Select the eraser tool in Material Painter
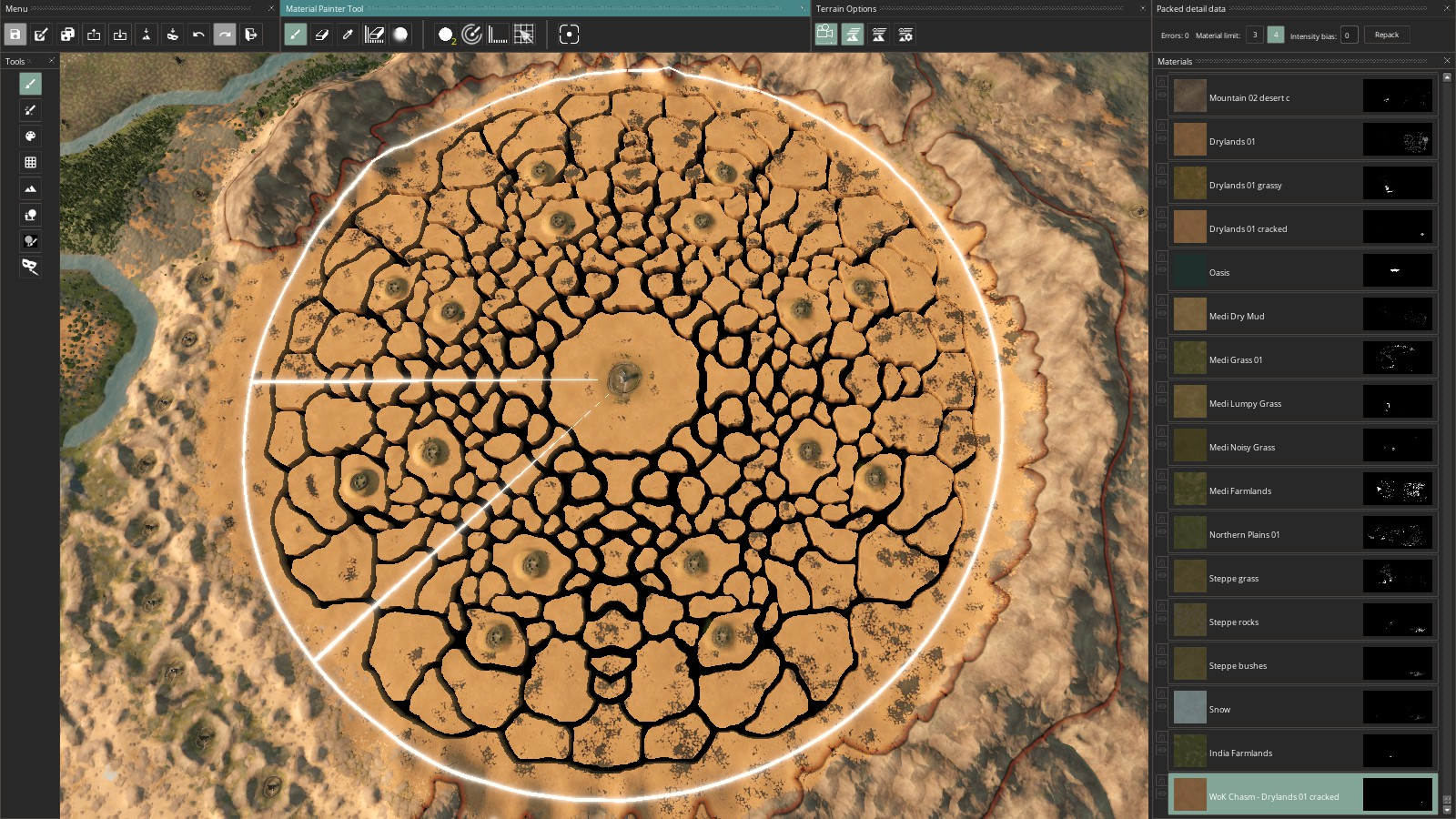 tap(321, 35)
